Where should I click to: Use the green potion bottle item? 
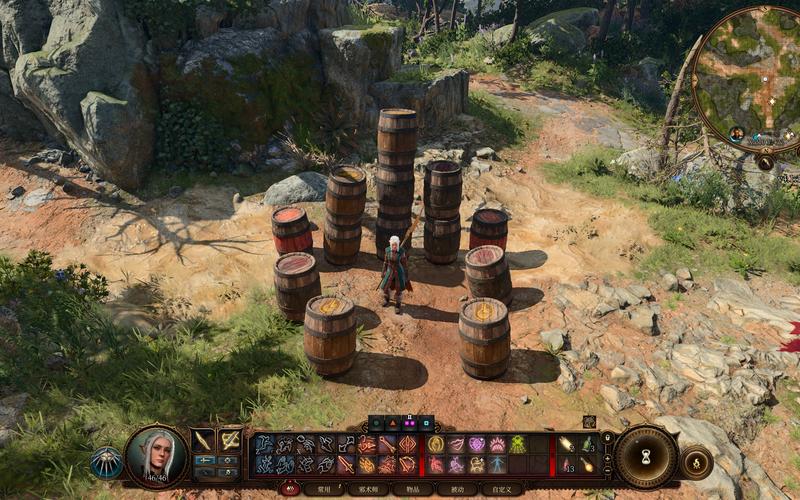coord(587,445)
